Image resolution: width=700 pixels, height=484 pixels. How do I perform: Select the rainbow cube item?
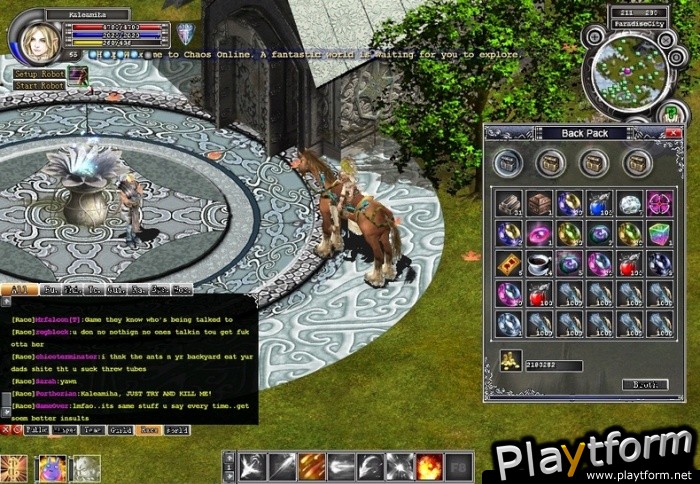click(658, 233)
